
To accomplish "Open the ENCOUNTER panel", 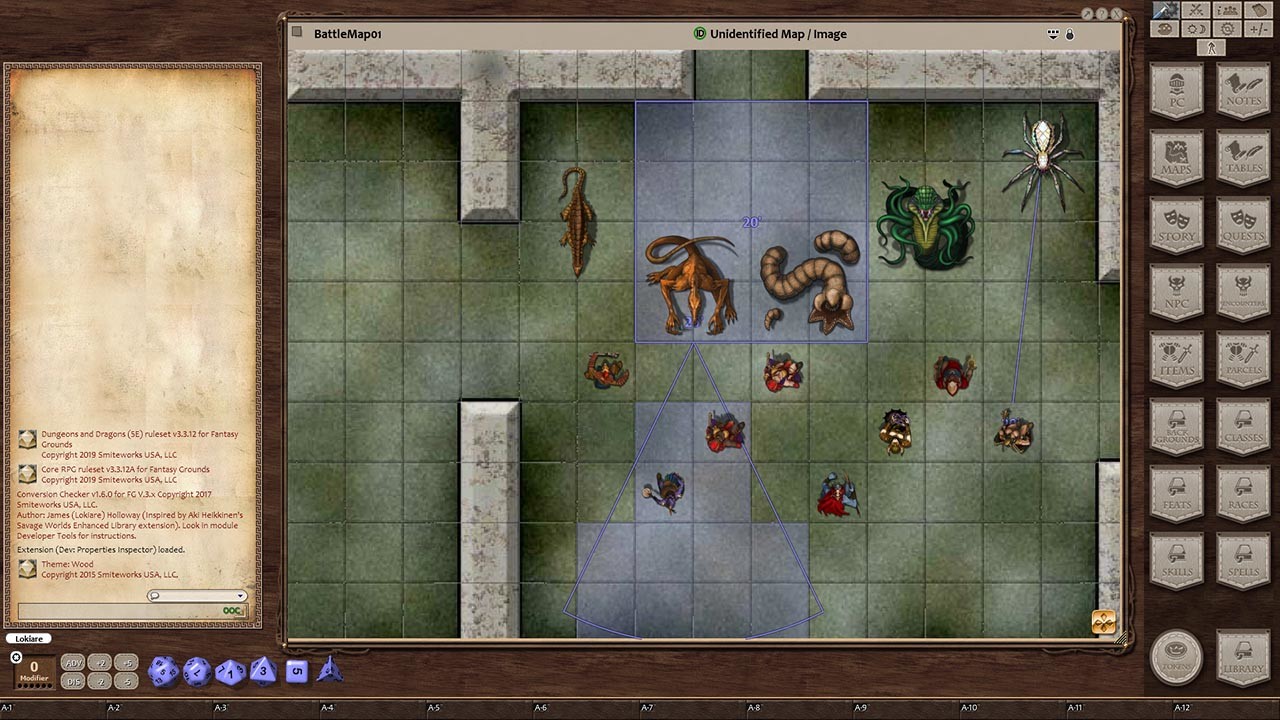I will point(1243,292).
